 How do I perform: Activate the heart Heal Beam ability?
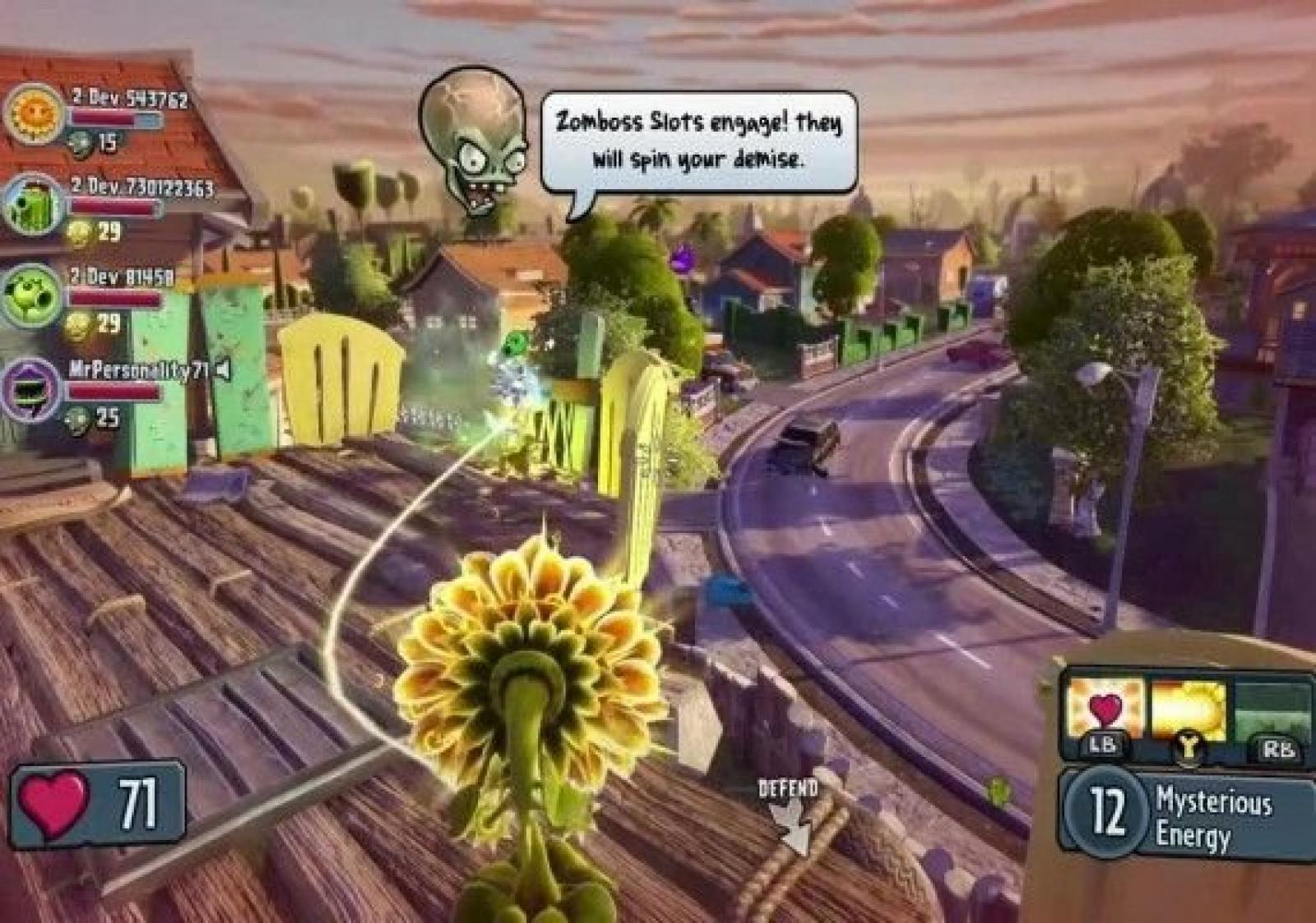click(1104, 709)
